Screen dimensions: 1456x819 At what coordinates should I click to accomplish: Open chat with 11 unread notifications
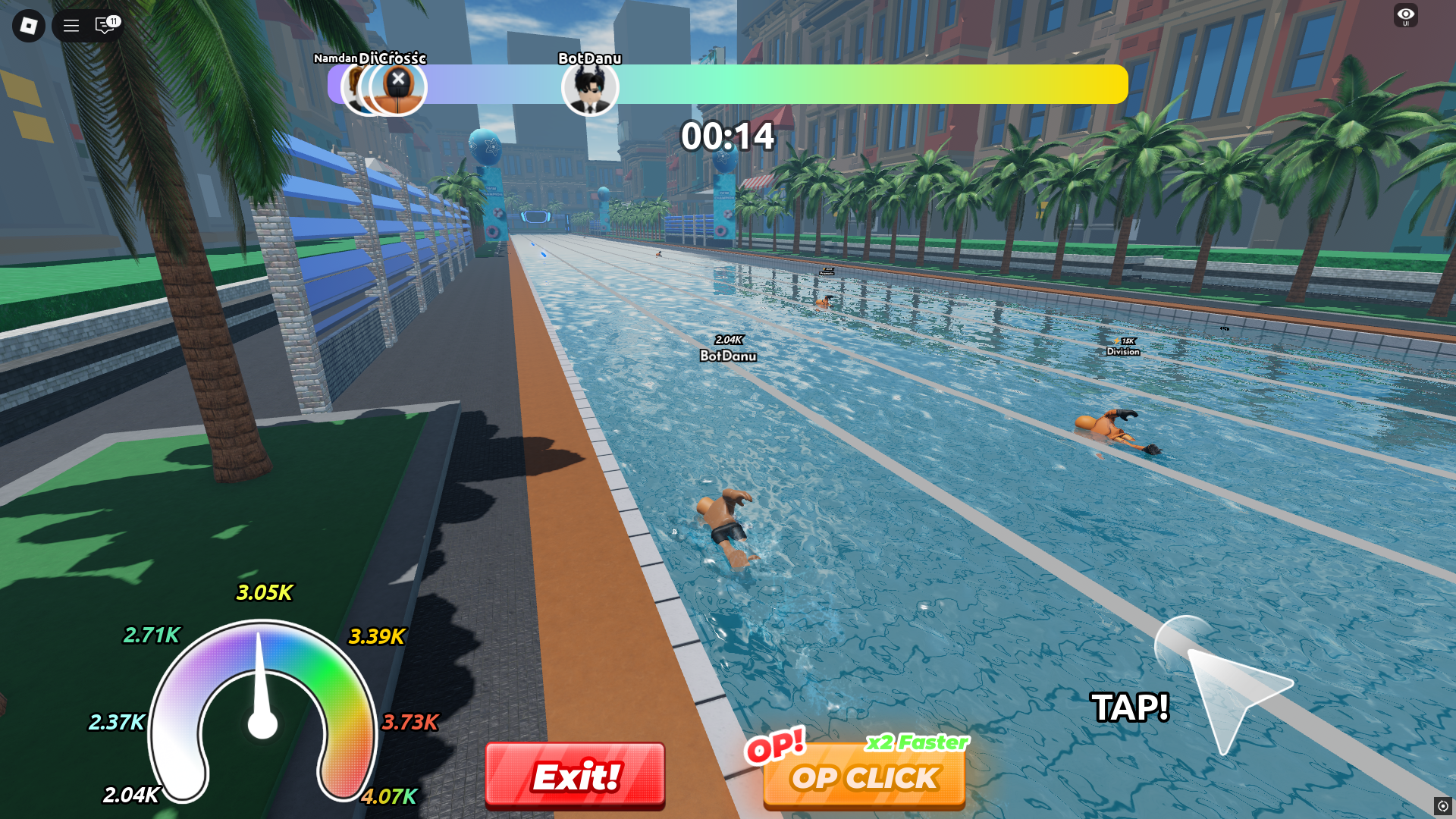[104, 26]
